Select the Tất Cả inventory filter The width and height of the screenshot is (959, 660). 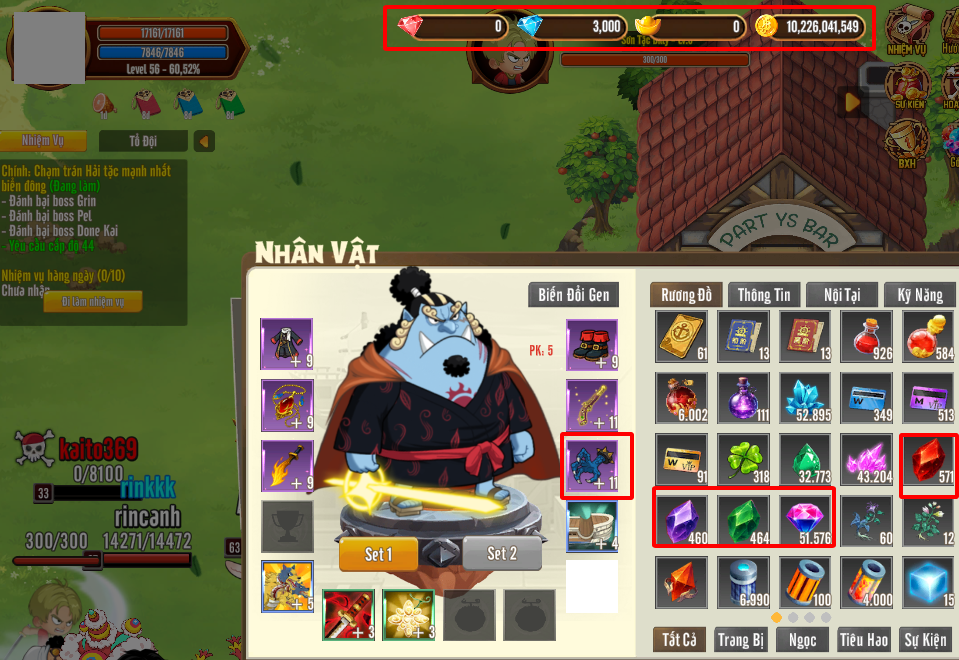pos(678,639)
